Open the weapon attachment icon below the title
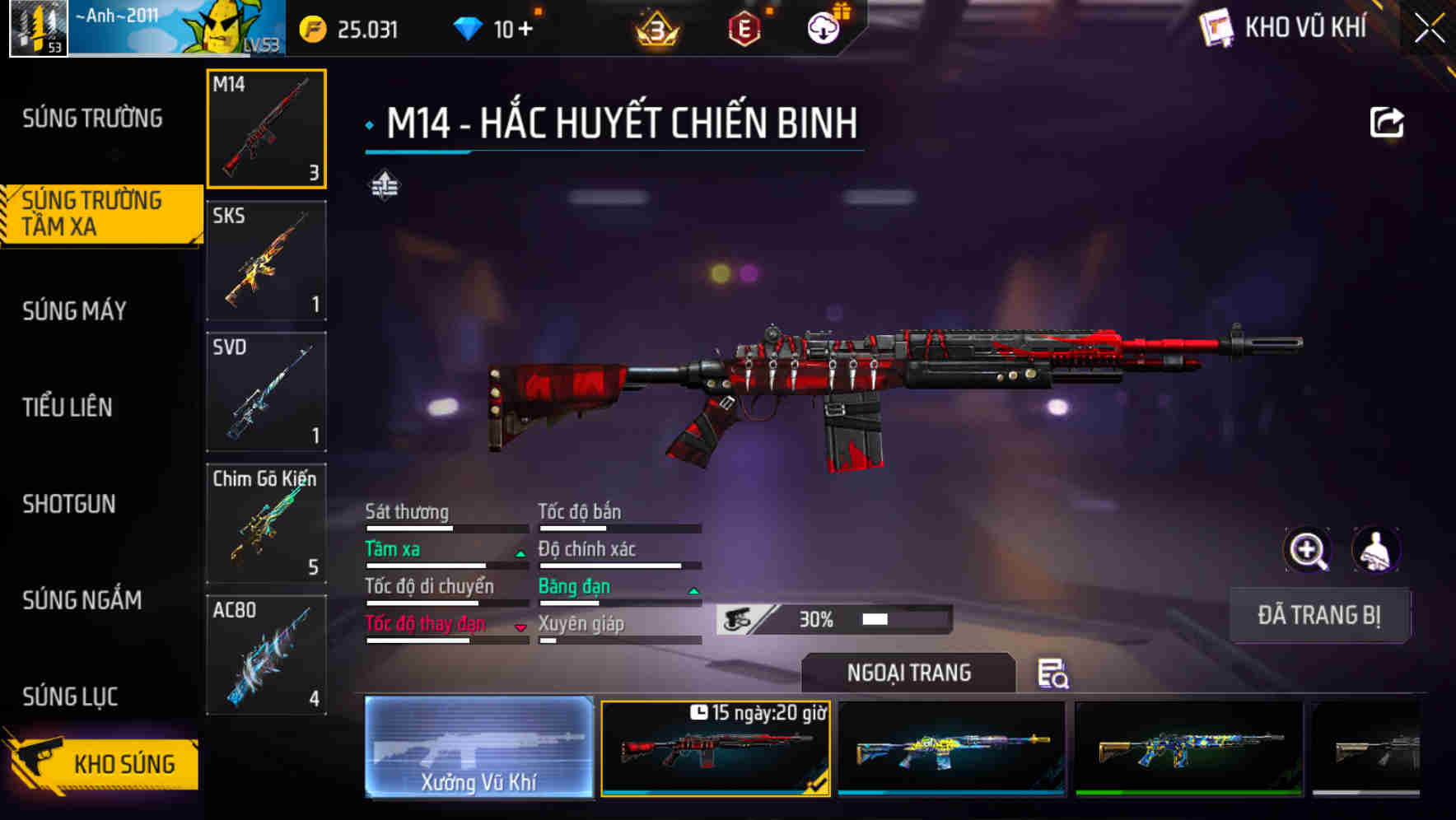The image size is (1456, 820). [384, 185]
